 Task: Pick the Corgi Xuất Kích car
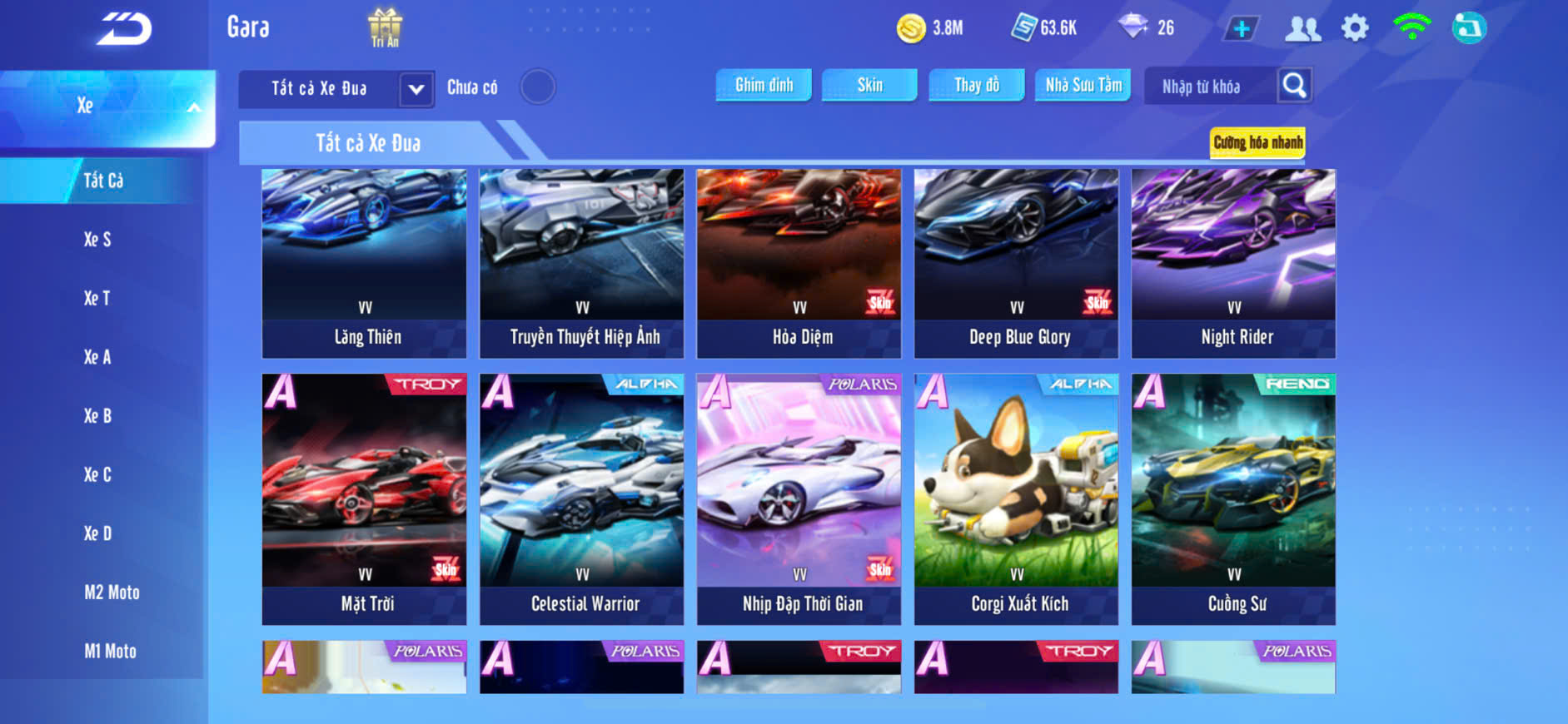click(1016, 498)
